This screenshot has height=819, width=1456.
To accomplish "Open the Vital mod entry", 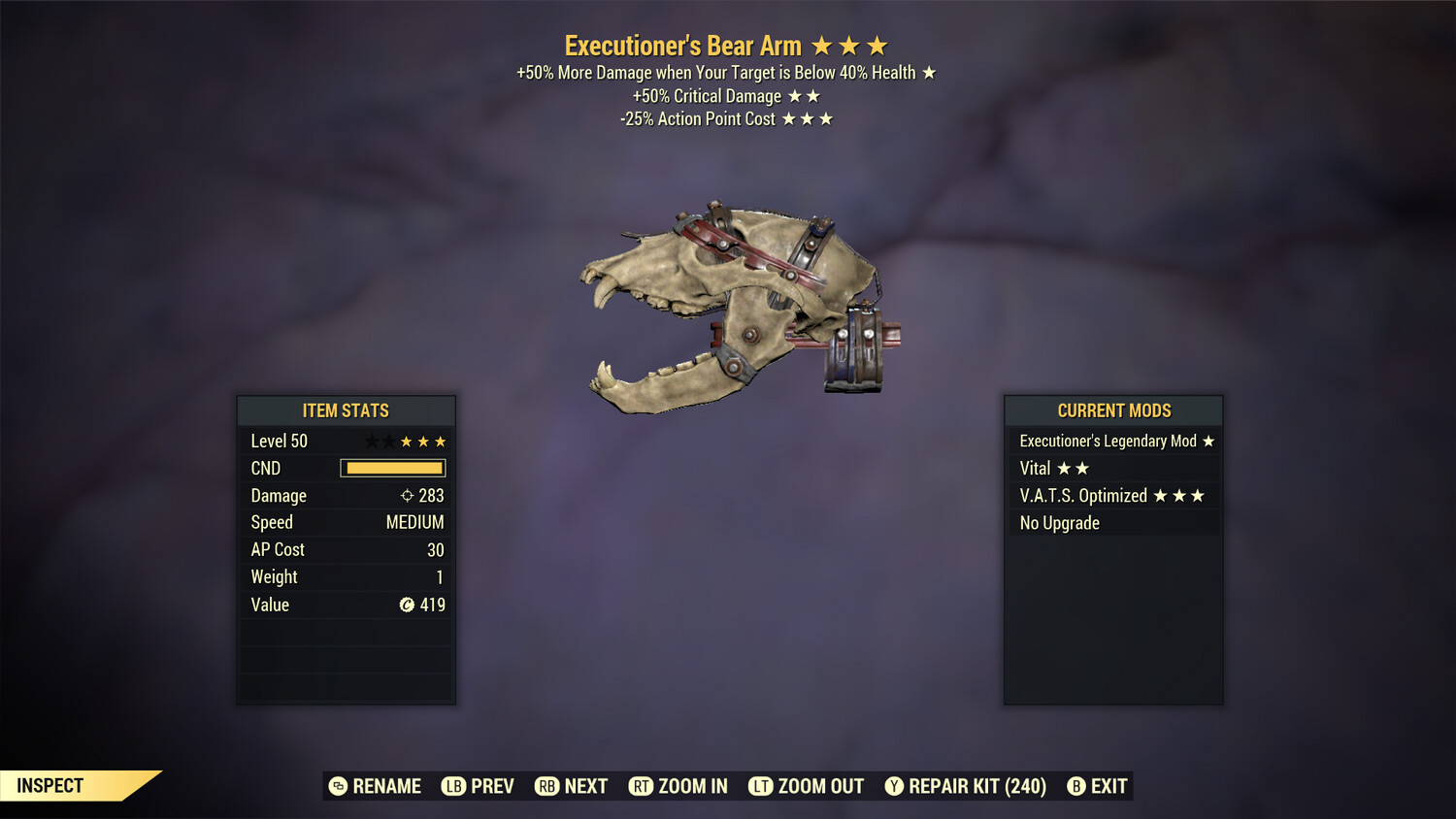I will [x=1035, y=468].
